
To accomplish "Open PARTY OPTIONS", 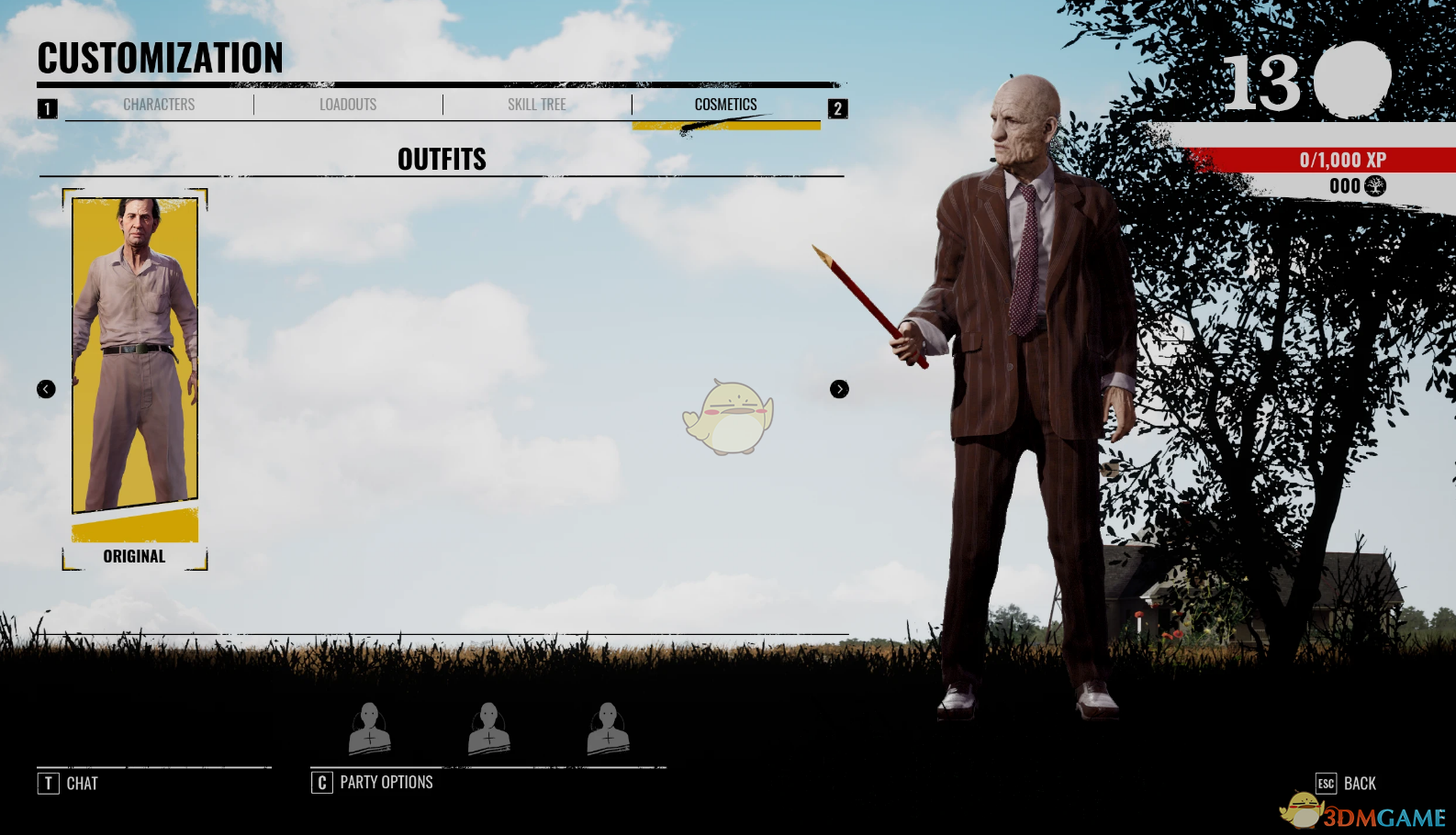I will pyautogui.click(x=386, y=782).
